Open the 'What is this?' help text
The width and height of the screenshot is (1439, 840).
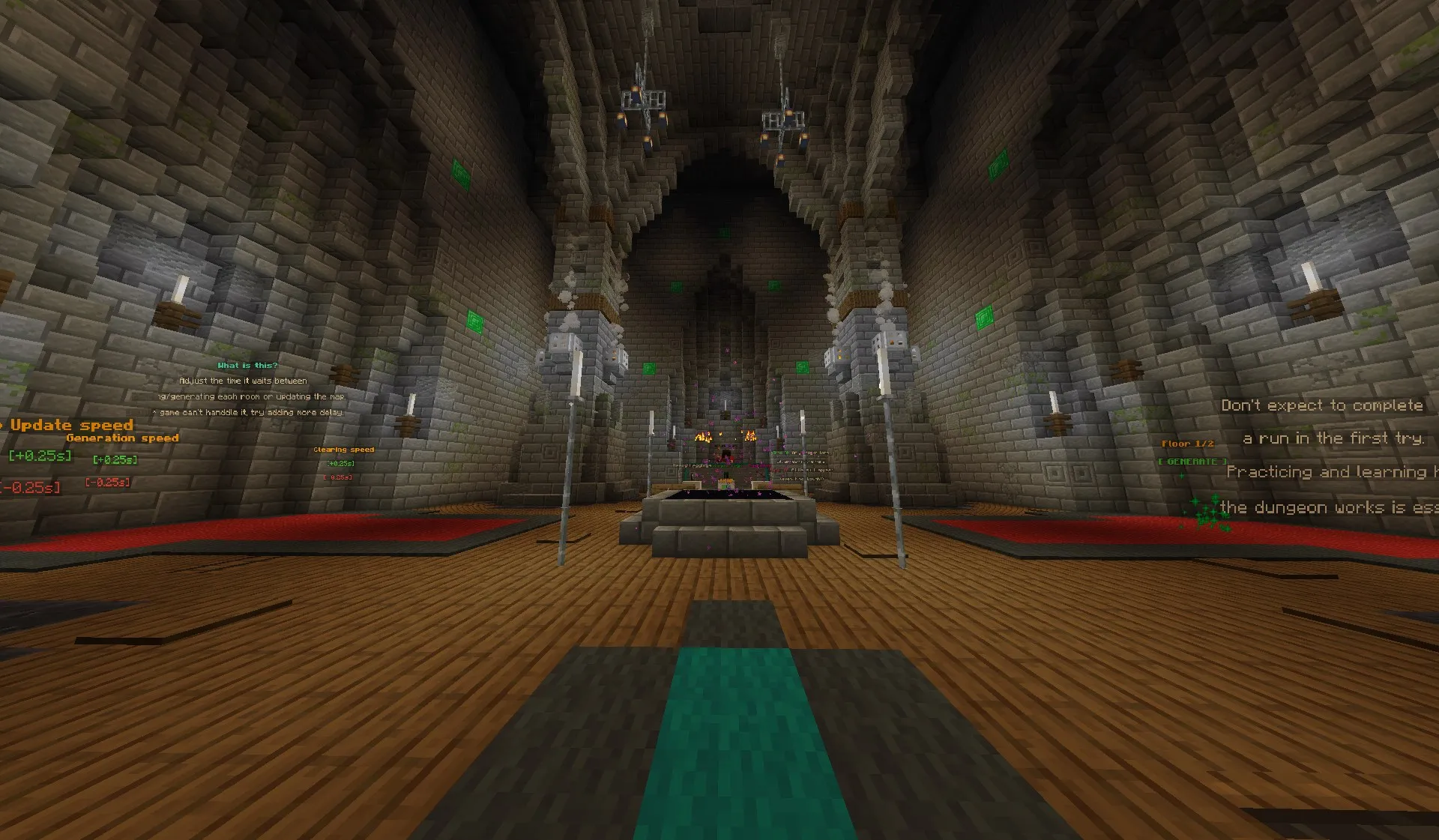coord(246,365)
